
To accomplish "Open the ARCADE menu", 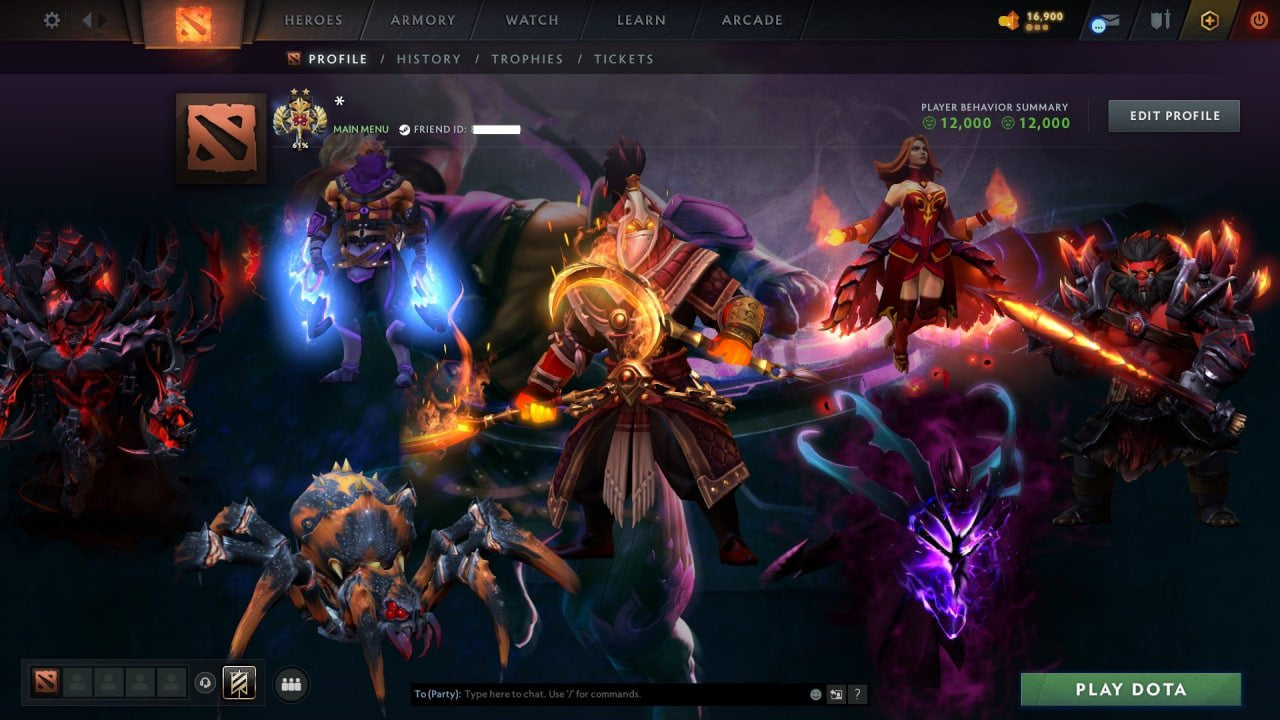I will point(752,19).
